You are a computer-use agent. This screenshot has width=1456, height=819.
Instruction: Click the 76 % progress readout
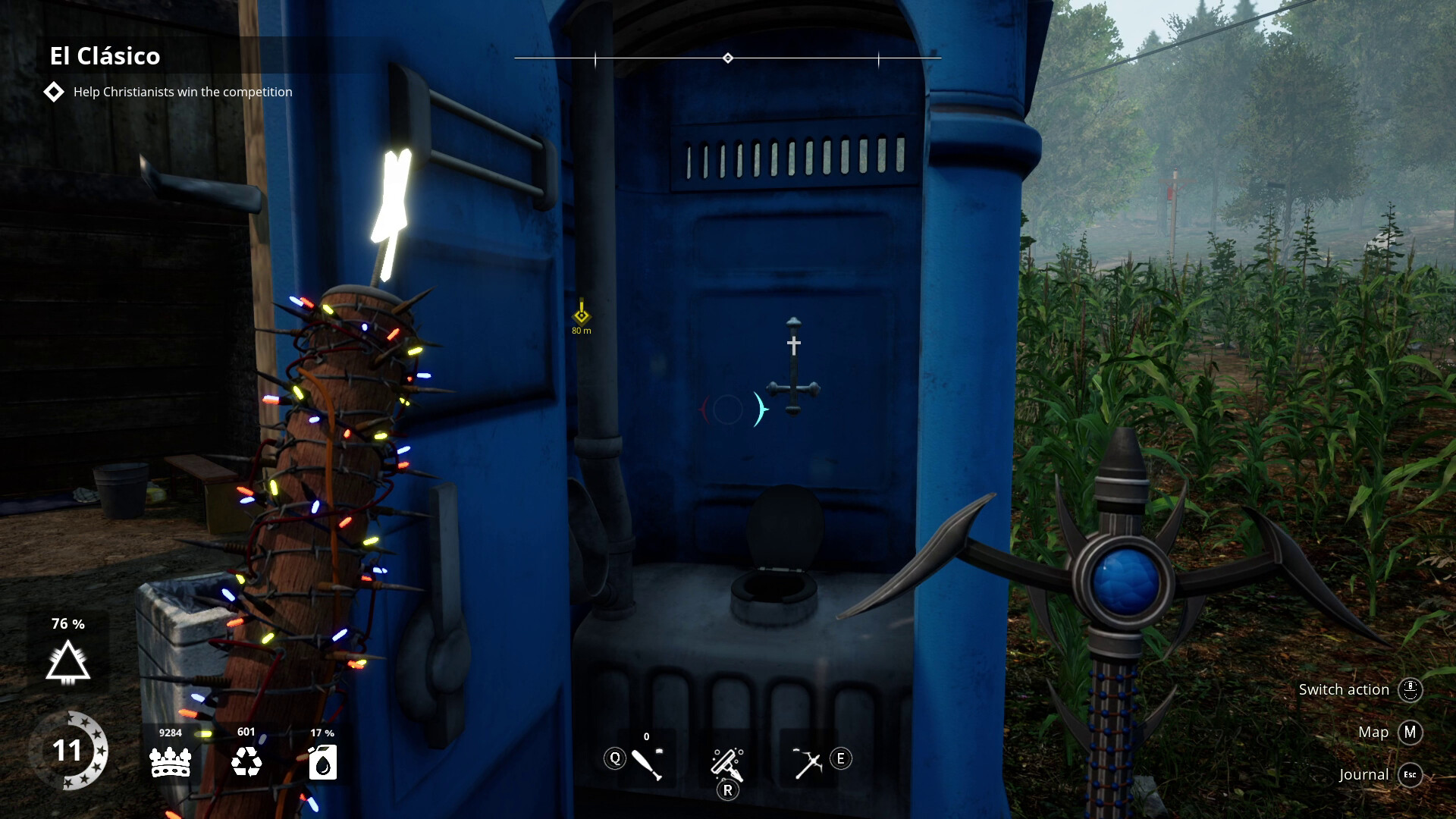[67, 624]
